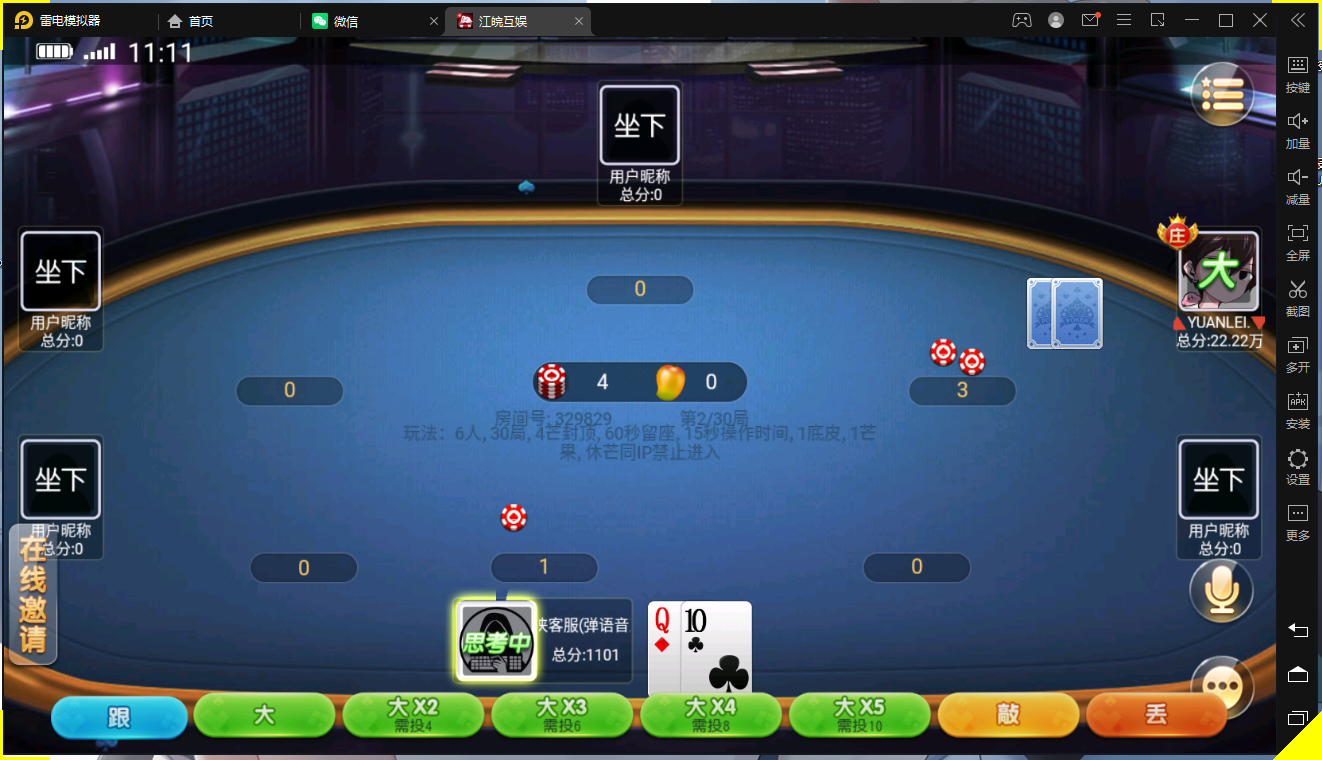
Task: Tap the blue 跟 call button
Action: [118, 715]
